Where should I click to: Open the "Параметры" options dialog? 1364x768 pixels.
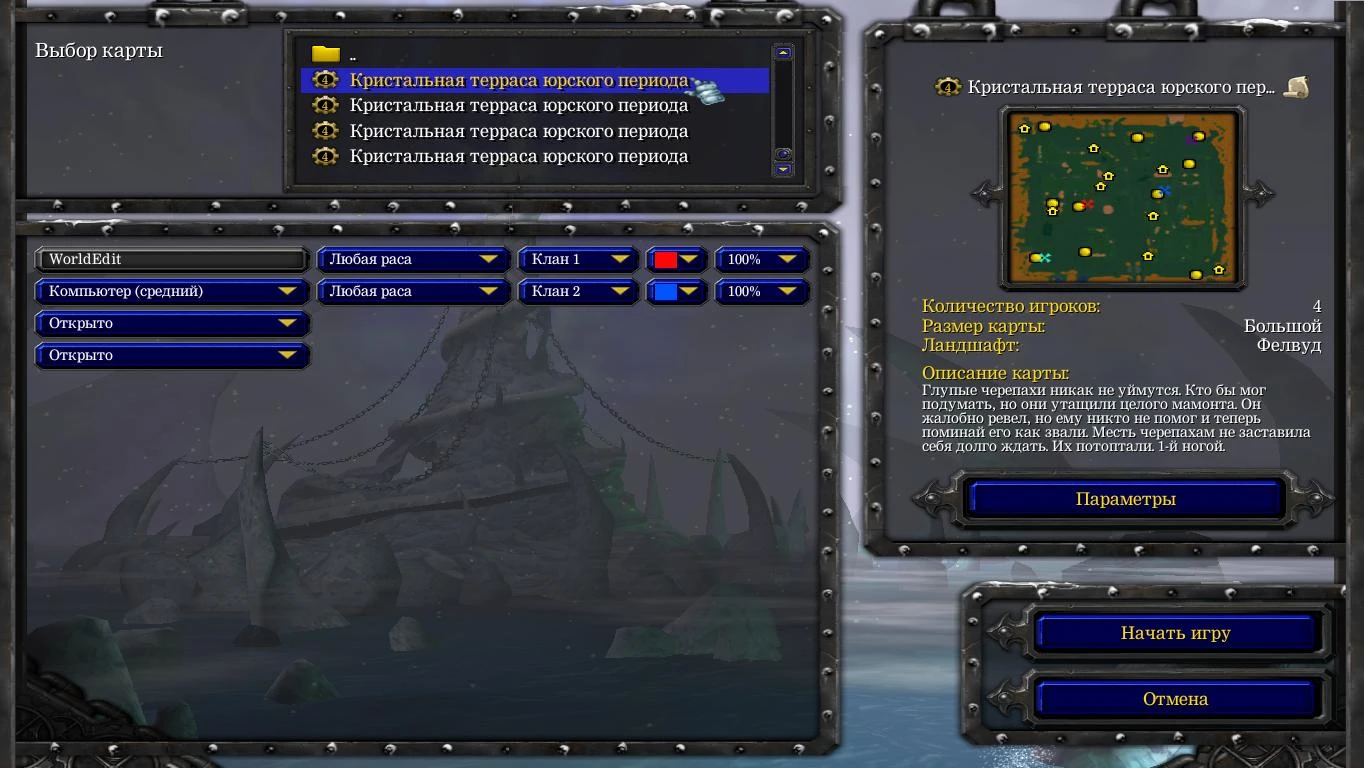tap(1122, 497)
